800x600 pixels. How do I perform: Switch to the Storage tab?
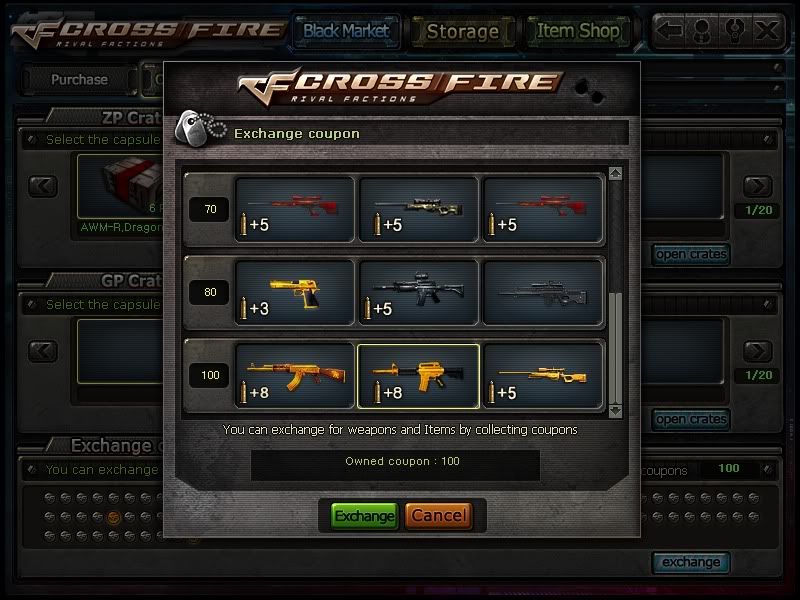click(x=462, y=31)
